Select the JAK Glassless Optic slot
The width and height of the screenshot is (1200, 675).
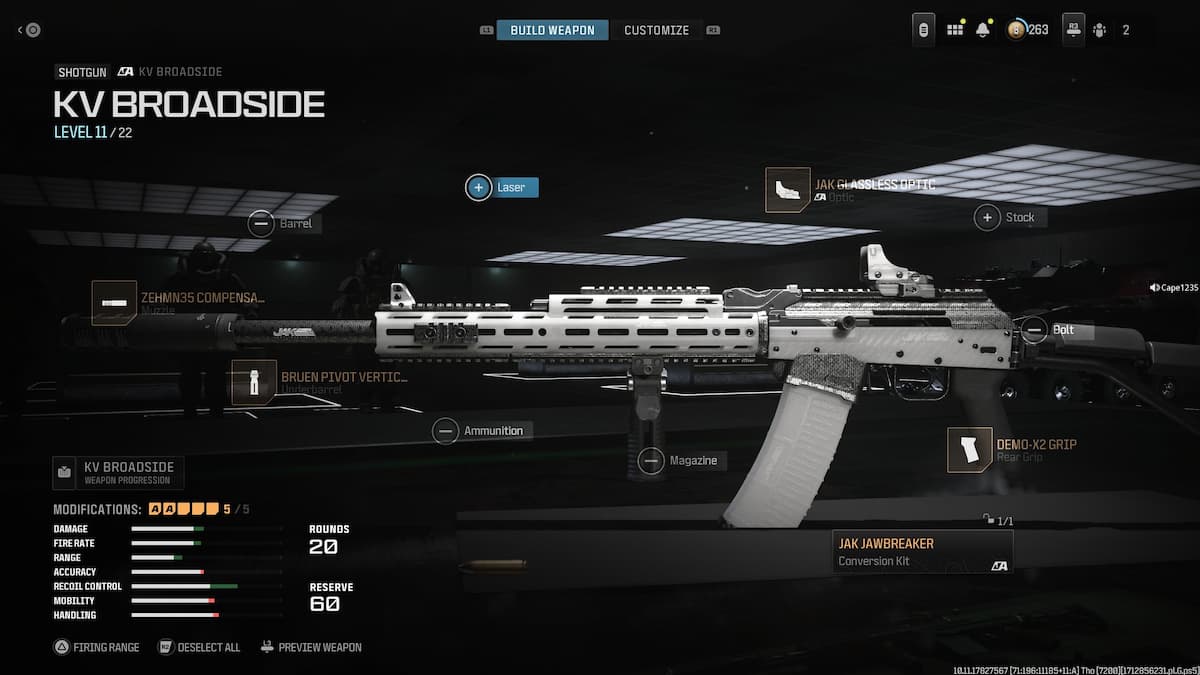788,189
